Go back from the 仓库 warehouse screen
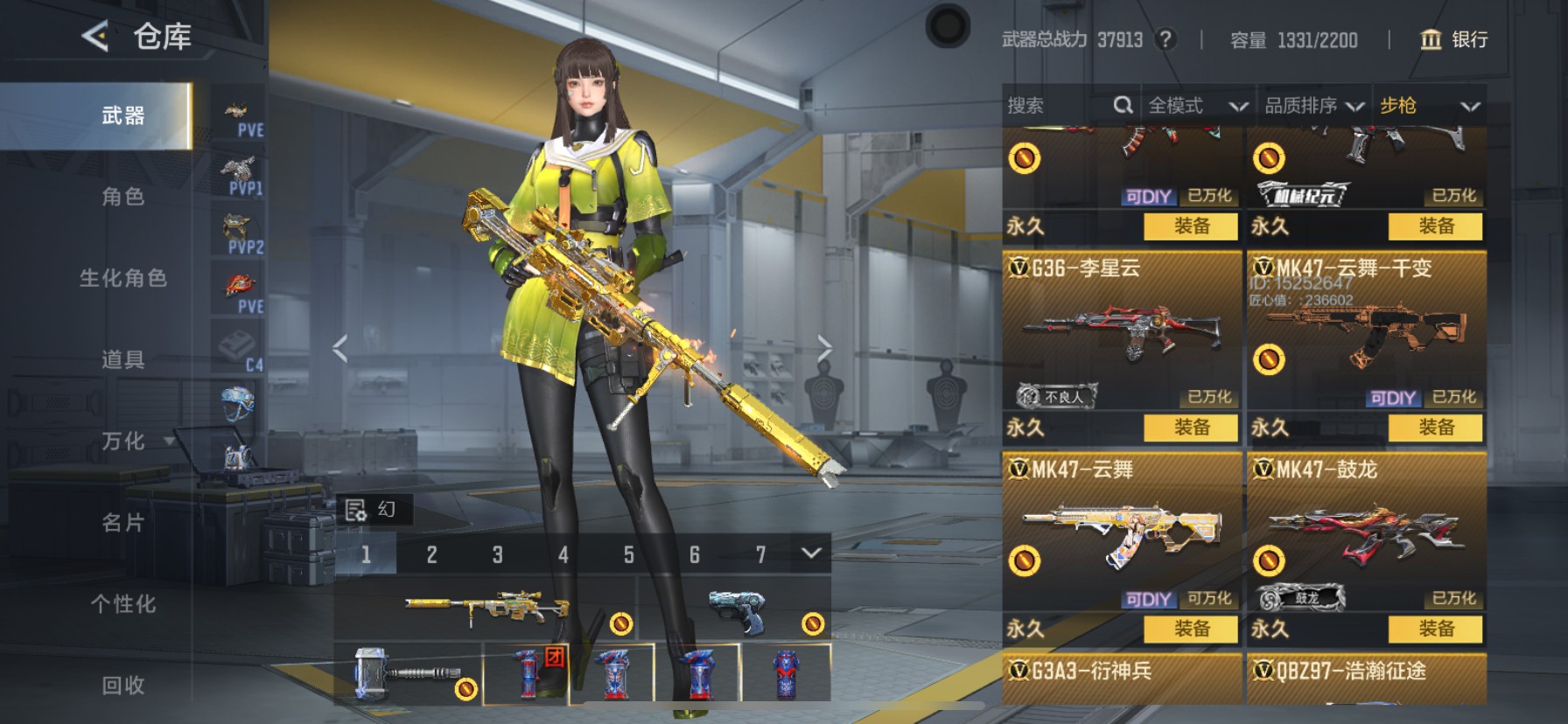The width and height of the screenshot is (1568, 724). [95, 37]
